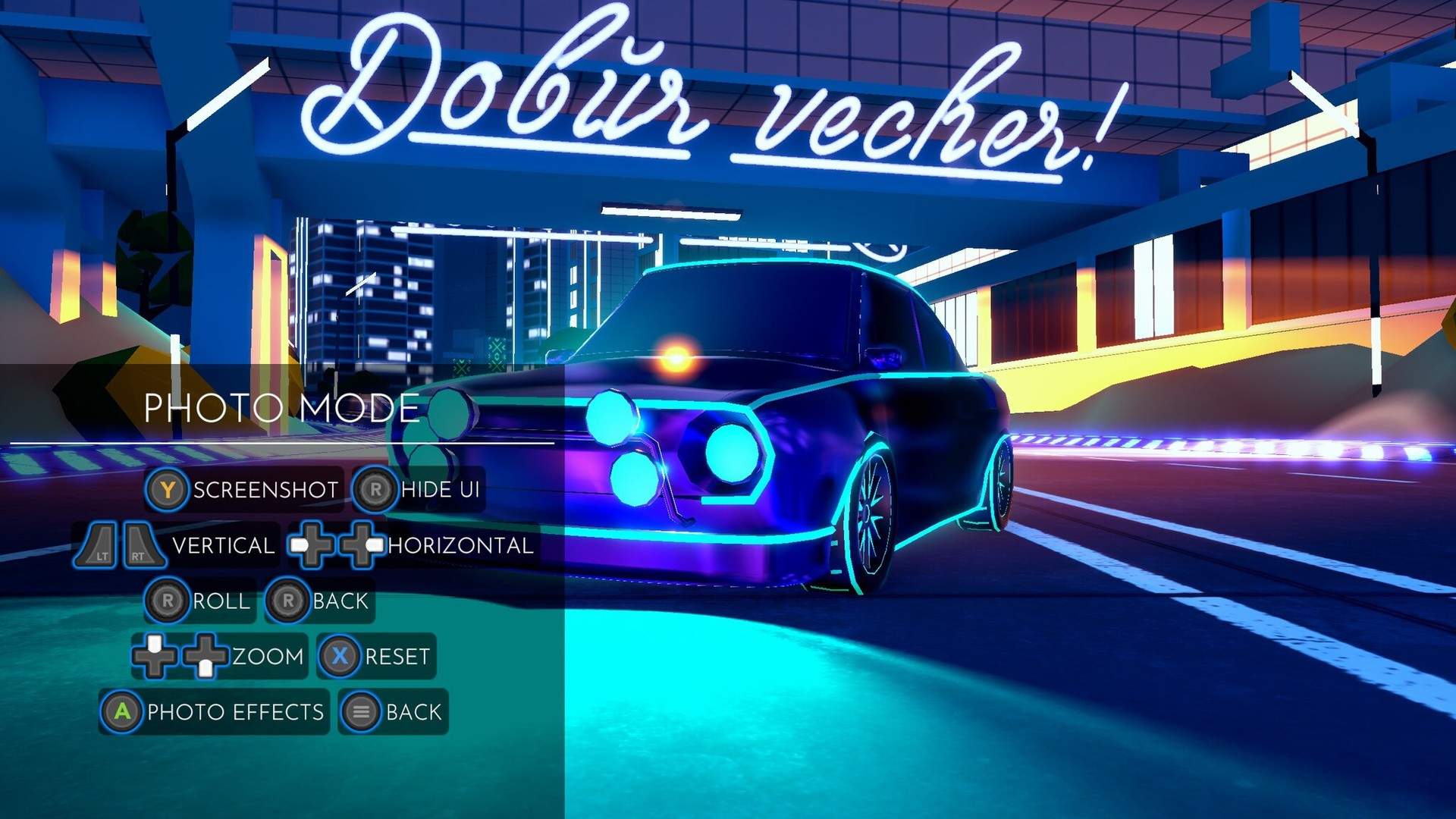This screenshot has height=819, width=1456.
Task: Click the R stick Back icon
Action: (288, 601)
